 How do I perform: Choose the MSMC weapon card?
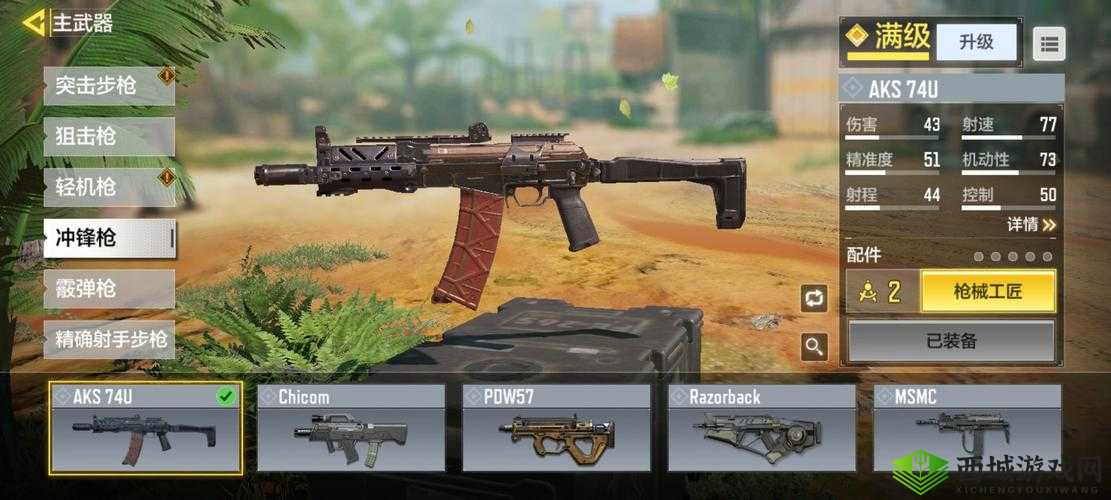(966, 428)
